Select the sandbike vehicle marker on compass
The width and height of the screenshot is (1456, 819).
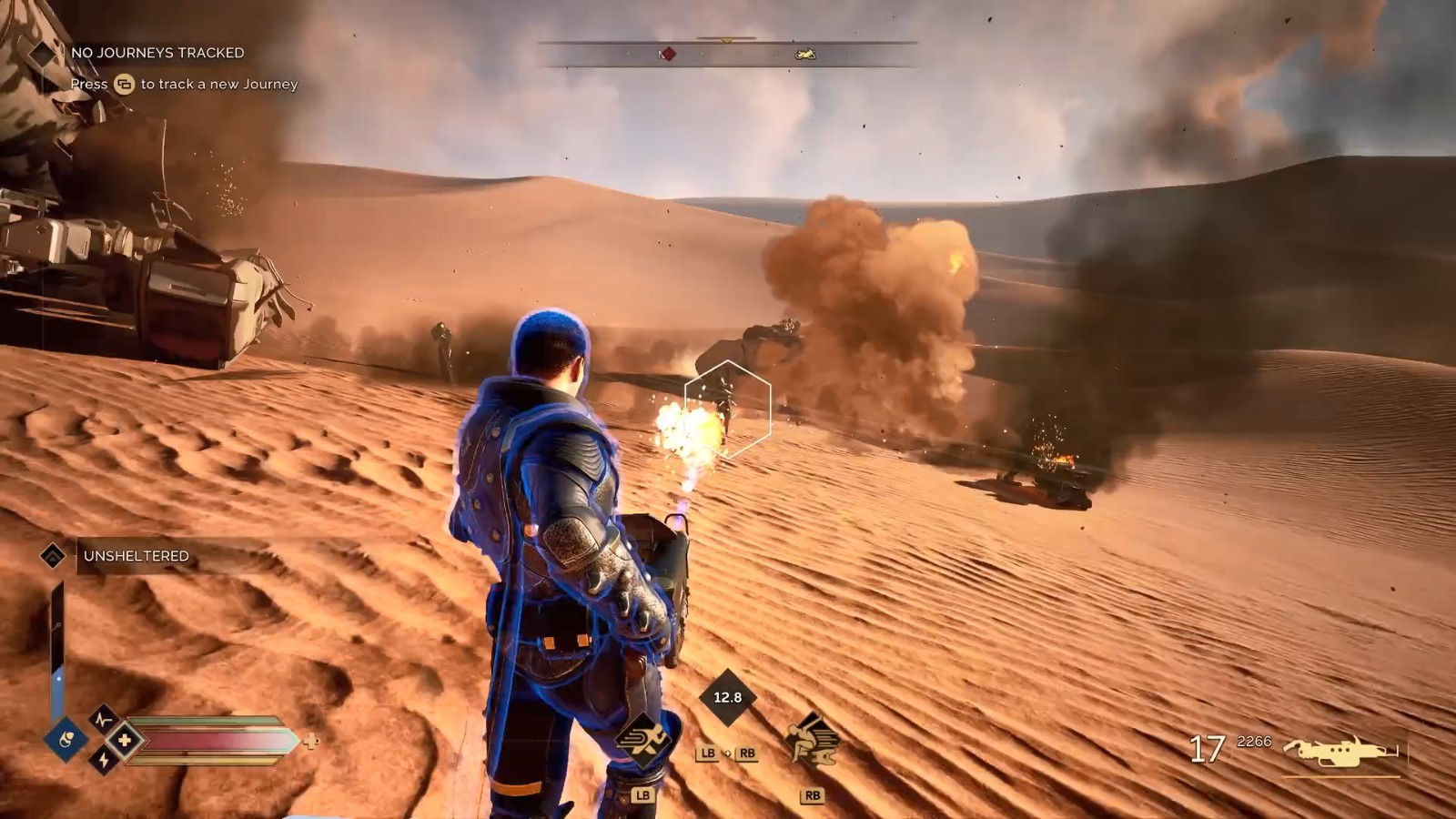point(805,55)
